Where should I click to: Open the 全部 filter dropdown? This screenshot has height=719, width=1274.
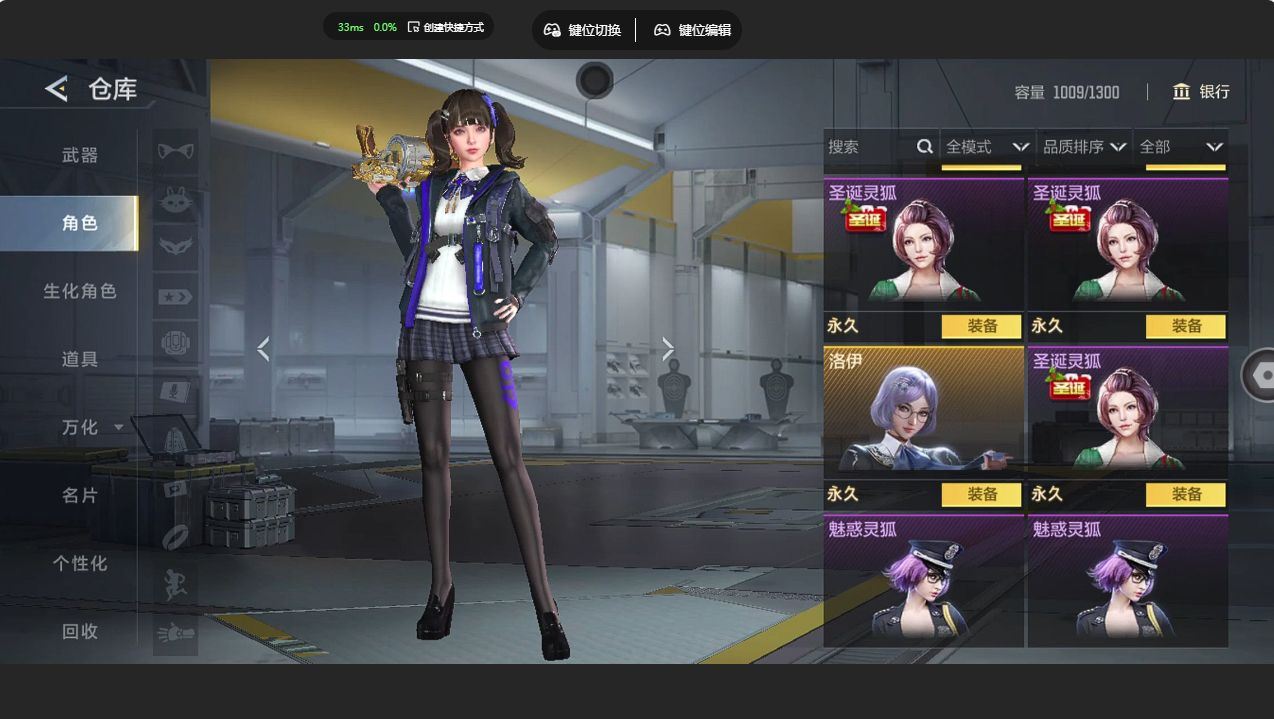pyautogui.click(x=1180, y=147)
